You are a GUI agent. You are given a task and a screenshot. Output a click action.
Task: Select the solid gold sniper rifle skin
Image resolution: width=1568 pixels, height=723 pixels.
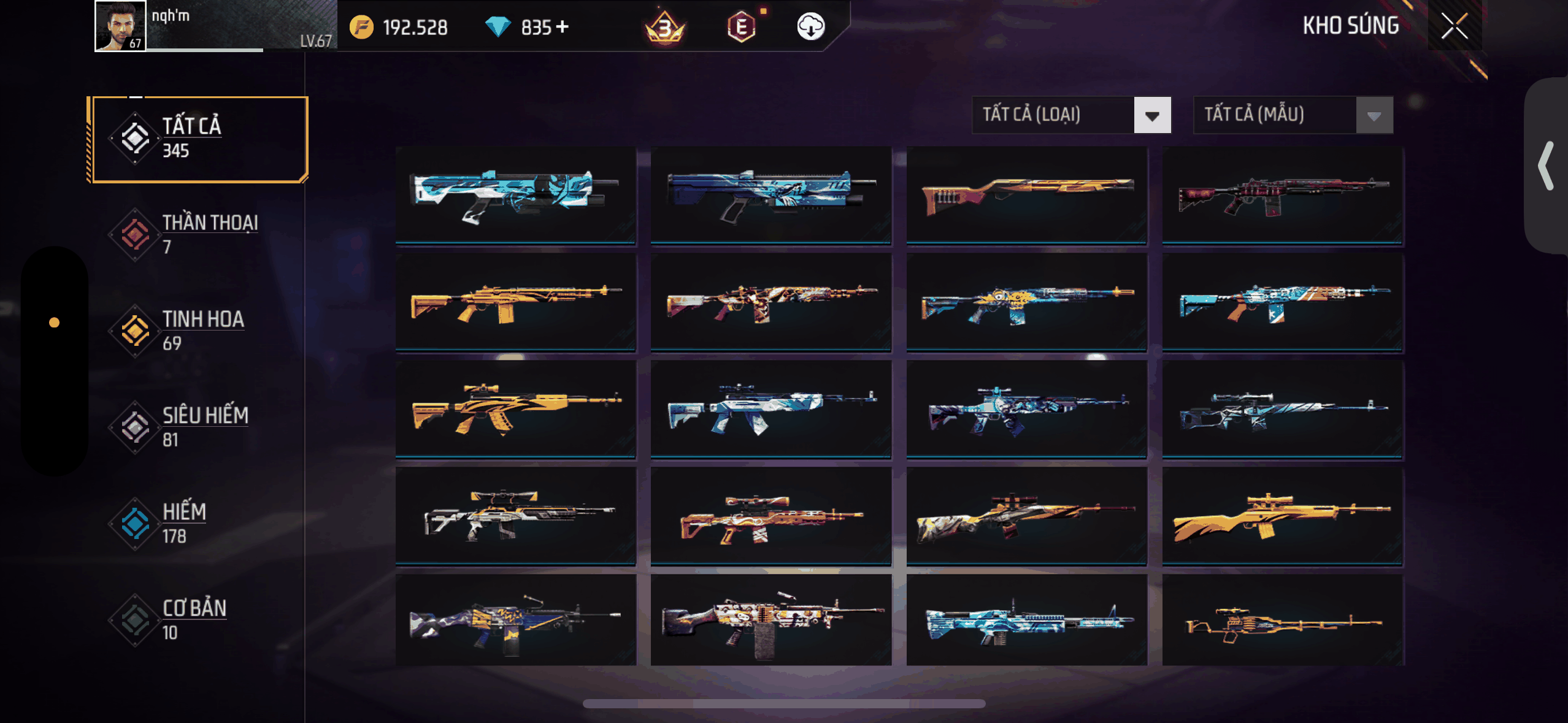pyautogui.click(x=1282, y=516)
